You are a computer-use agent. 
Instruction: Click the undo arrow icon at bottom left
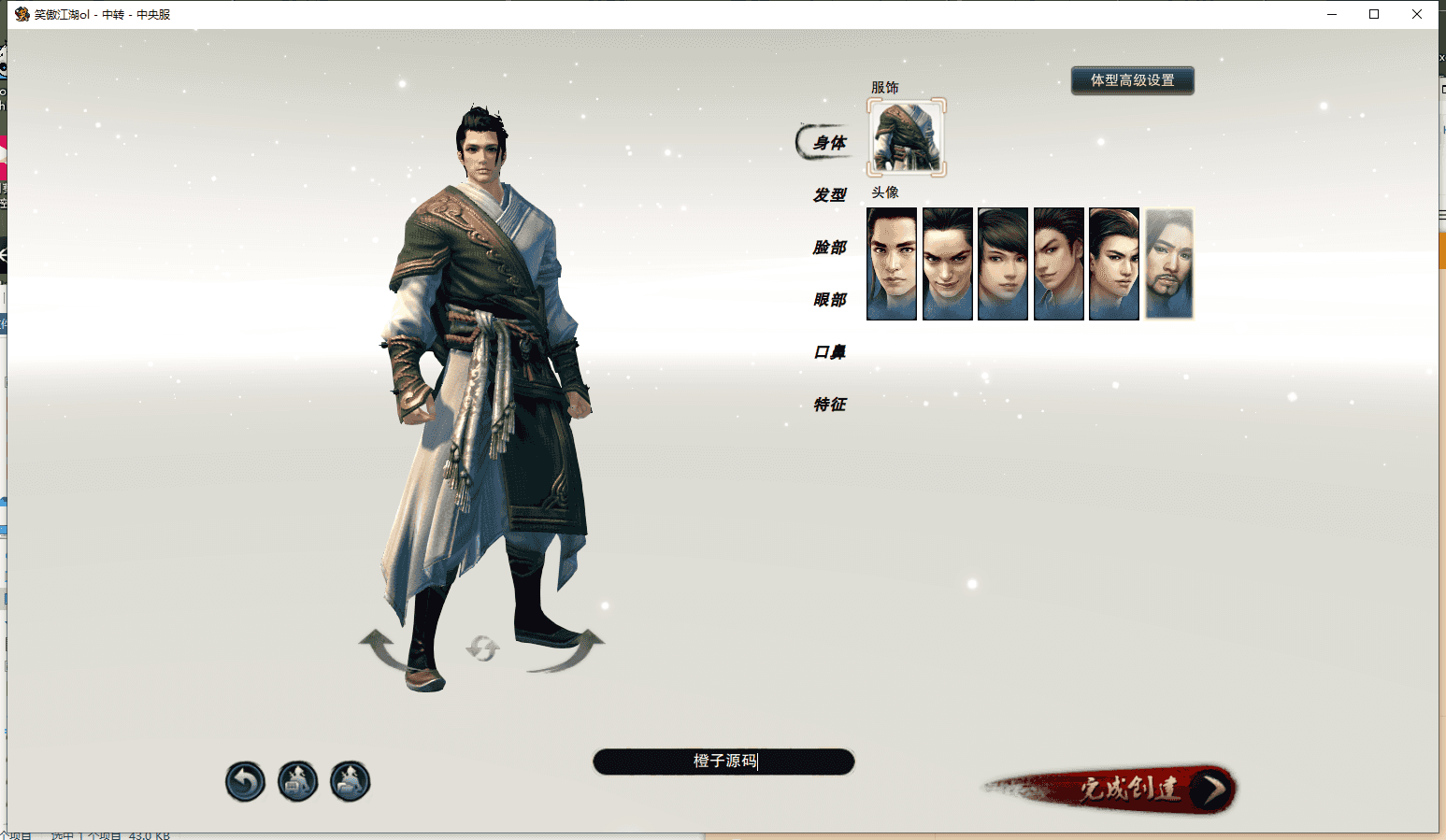click(x=244, y=781)
